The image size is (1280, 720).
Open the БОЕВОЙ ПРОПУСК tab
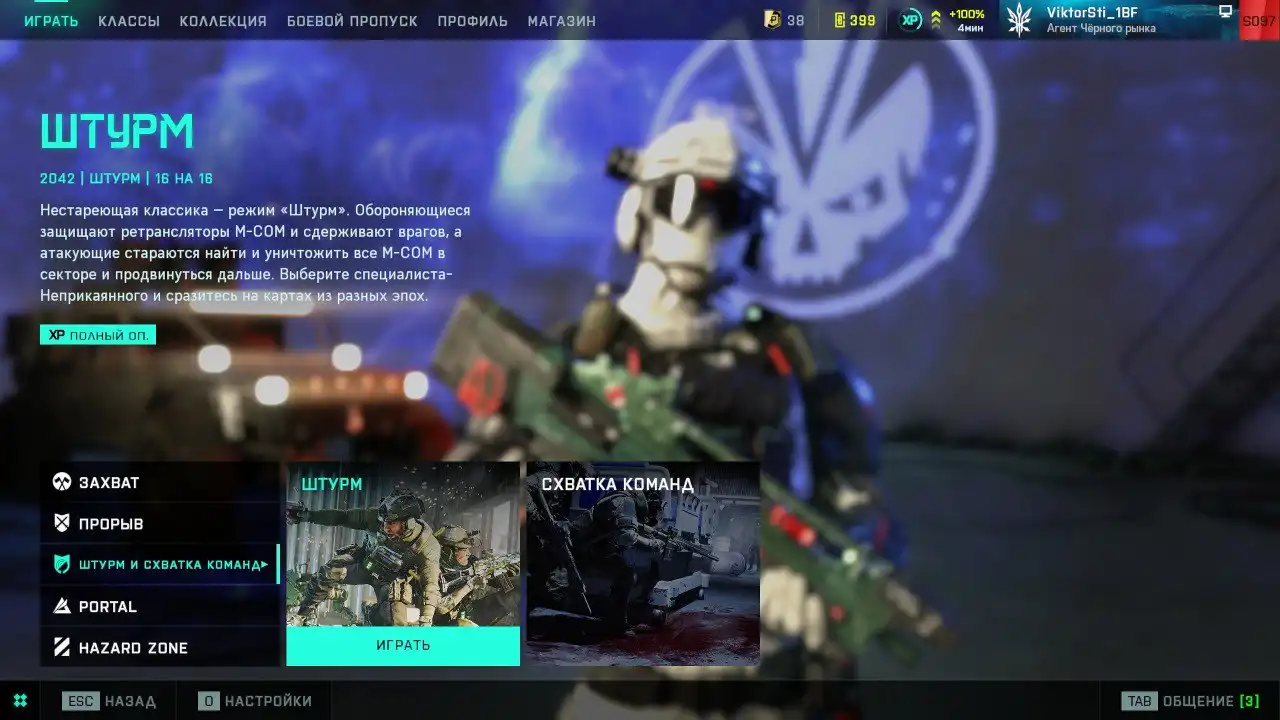point(352,21)
